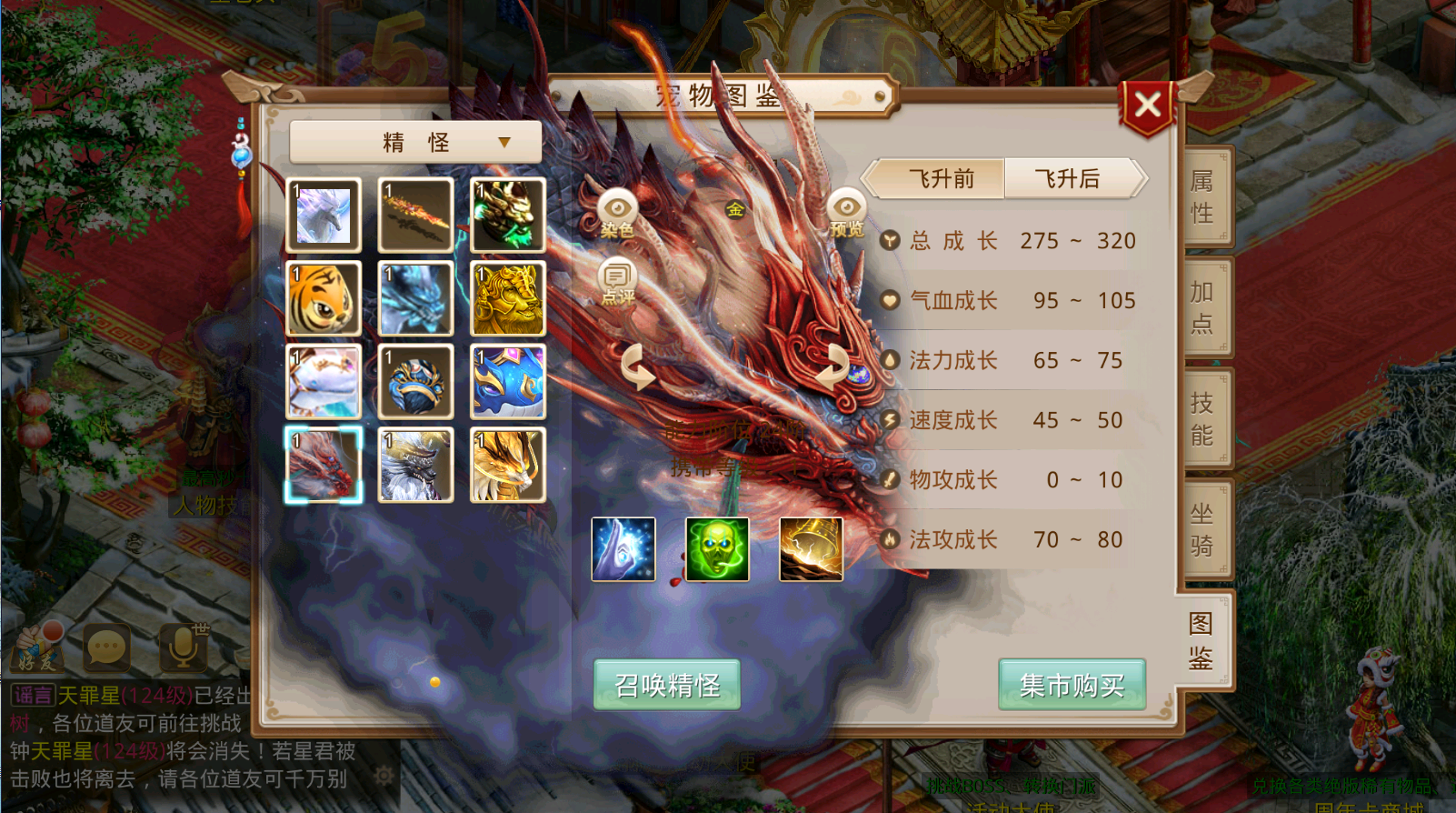Switch to the 飞升前 tab
Screen dimensions: 1456x813
pyautogui.click(x=936, y=178)
